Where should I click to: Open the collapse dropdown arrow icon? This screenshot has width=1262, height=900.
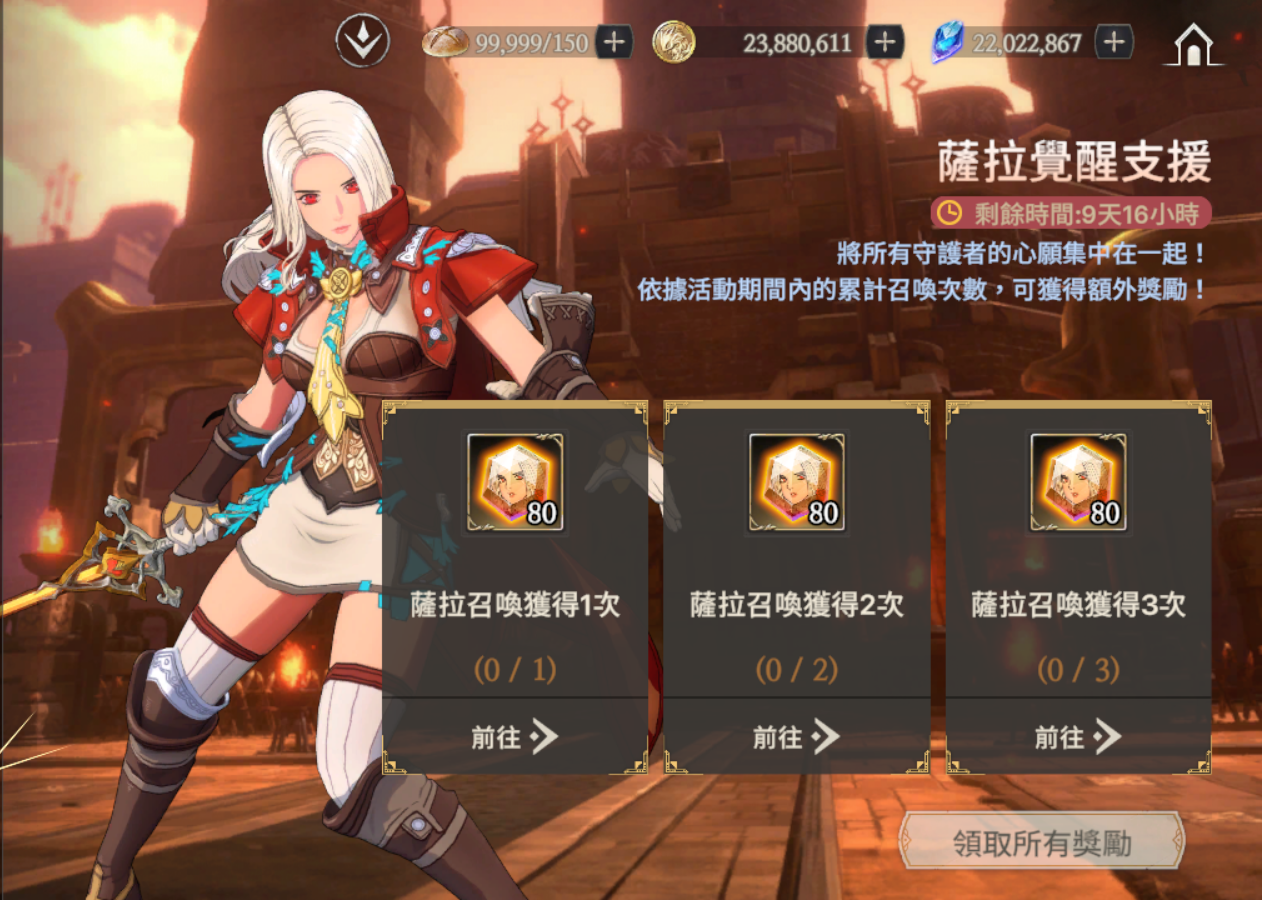pos(362,42)
